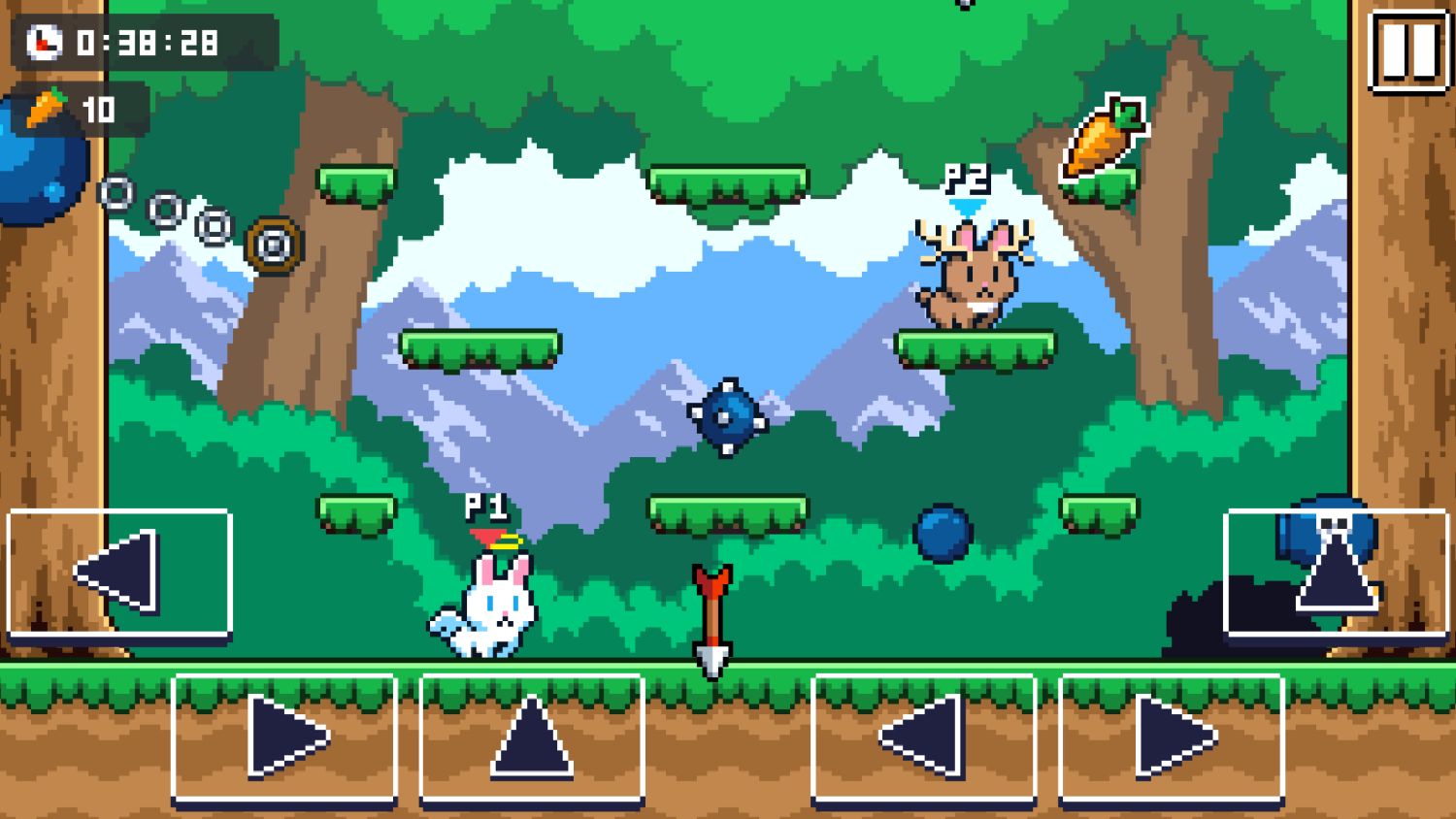Tap Player 1's right movement arrow

[283, 736]
